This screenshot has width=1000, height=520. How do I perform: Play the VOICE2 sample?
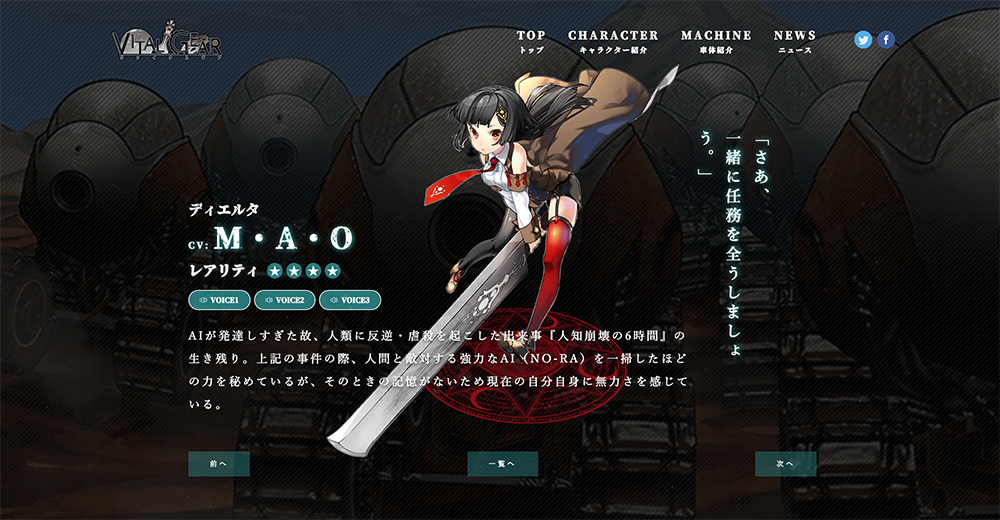pos(285,300)
